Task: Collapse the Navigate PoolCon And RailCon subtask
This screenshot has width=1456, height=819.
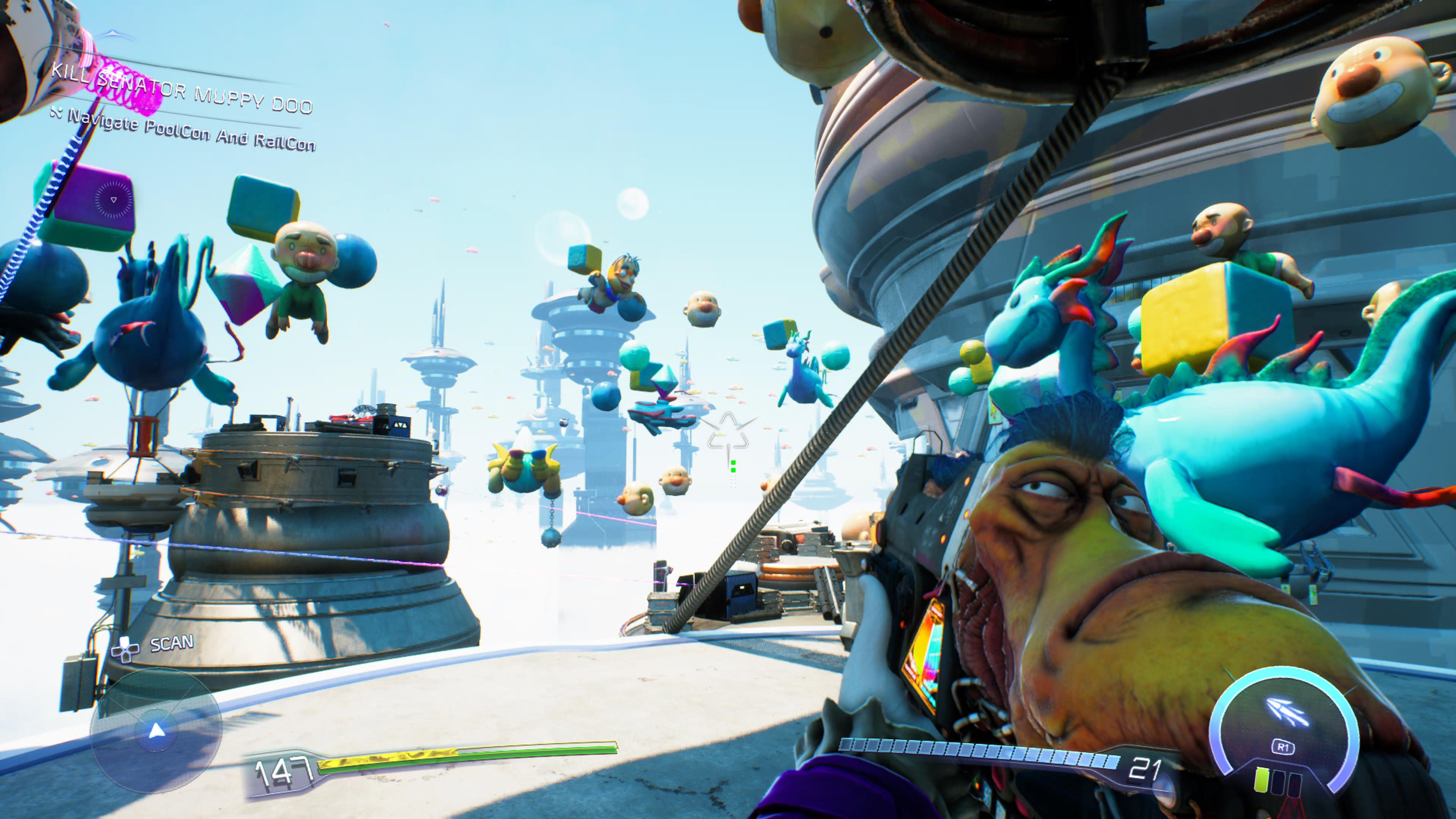Action: [x=192, y=127]
